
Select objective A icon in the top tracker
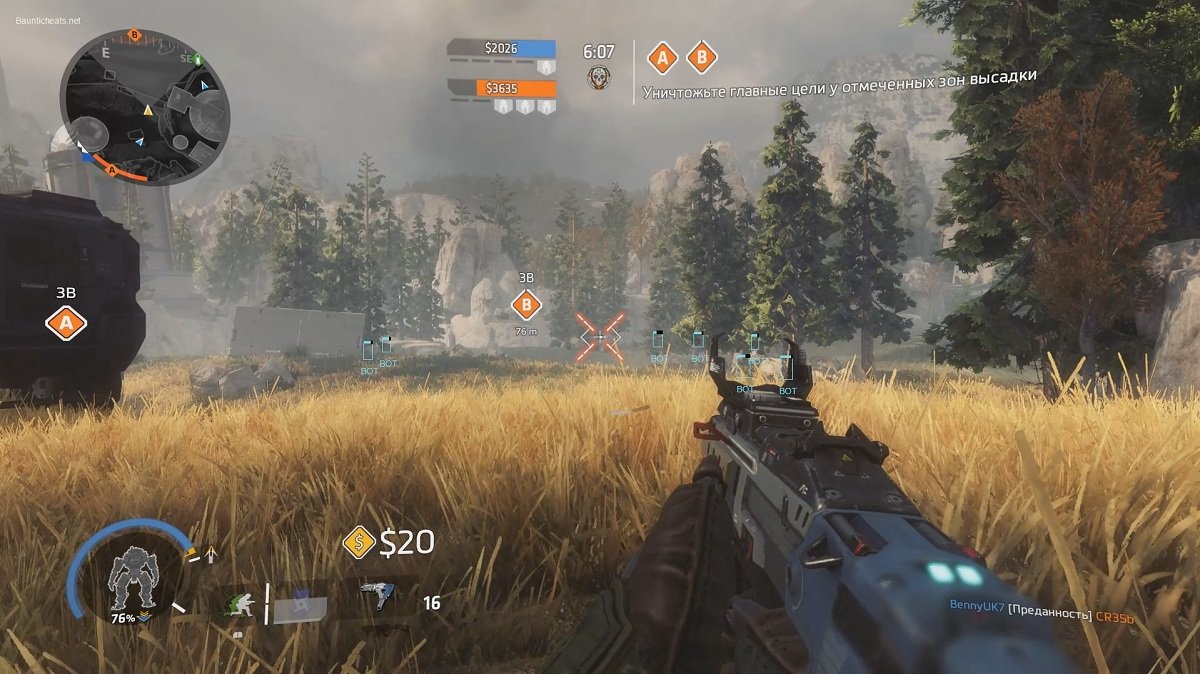[661, 58]
